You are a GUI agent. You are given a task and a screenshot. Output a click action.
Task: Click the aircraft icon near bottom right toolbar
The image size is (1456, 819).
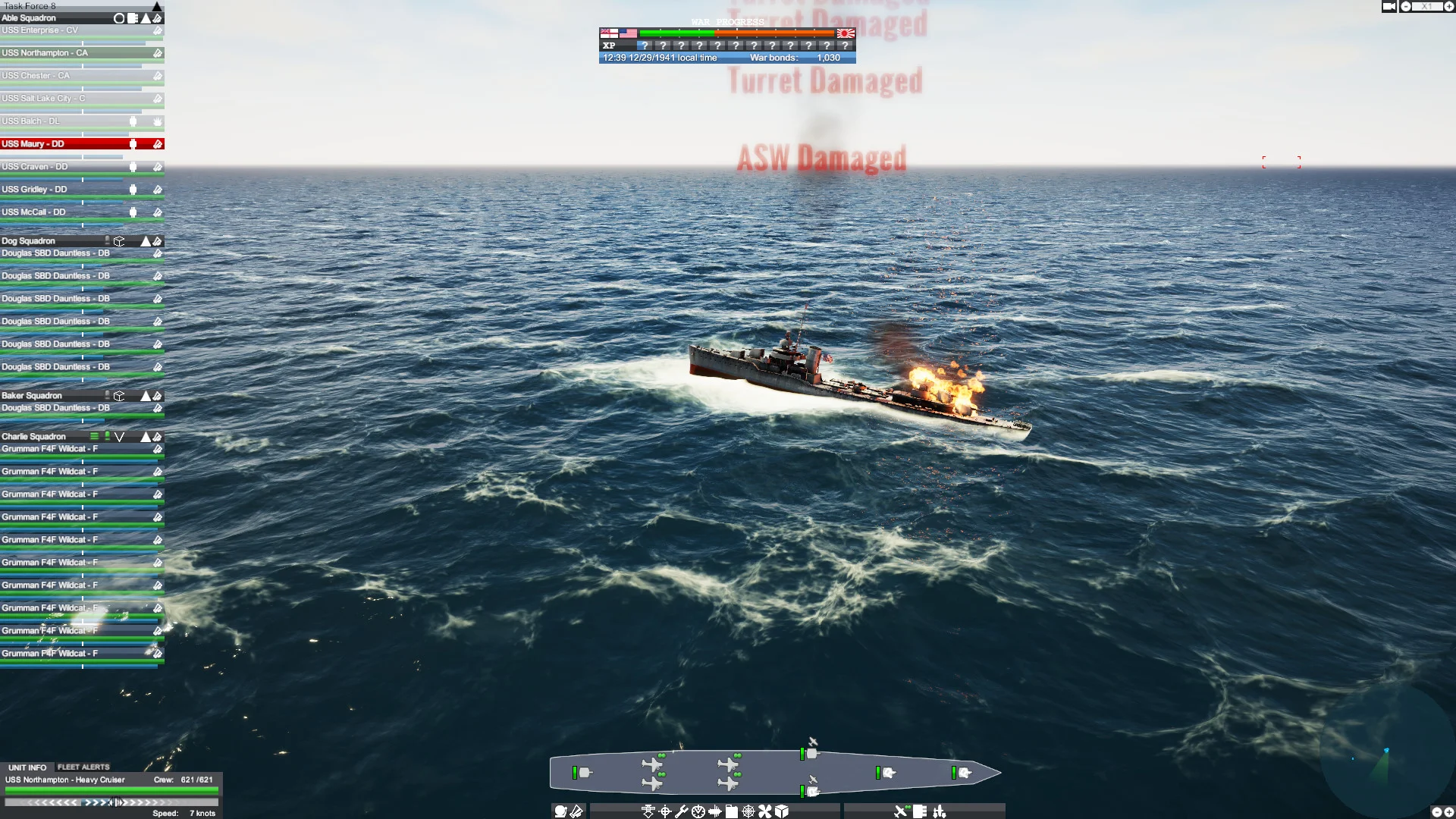click(901, 811)
